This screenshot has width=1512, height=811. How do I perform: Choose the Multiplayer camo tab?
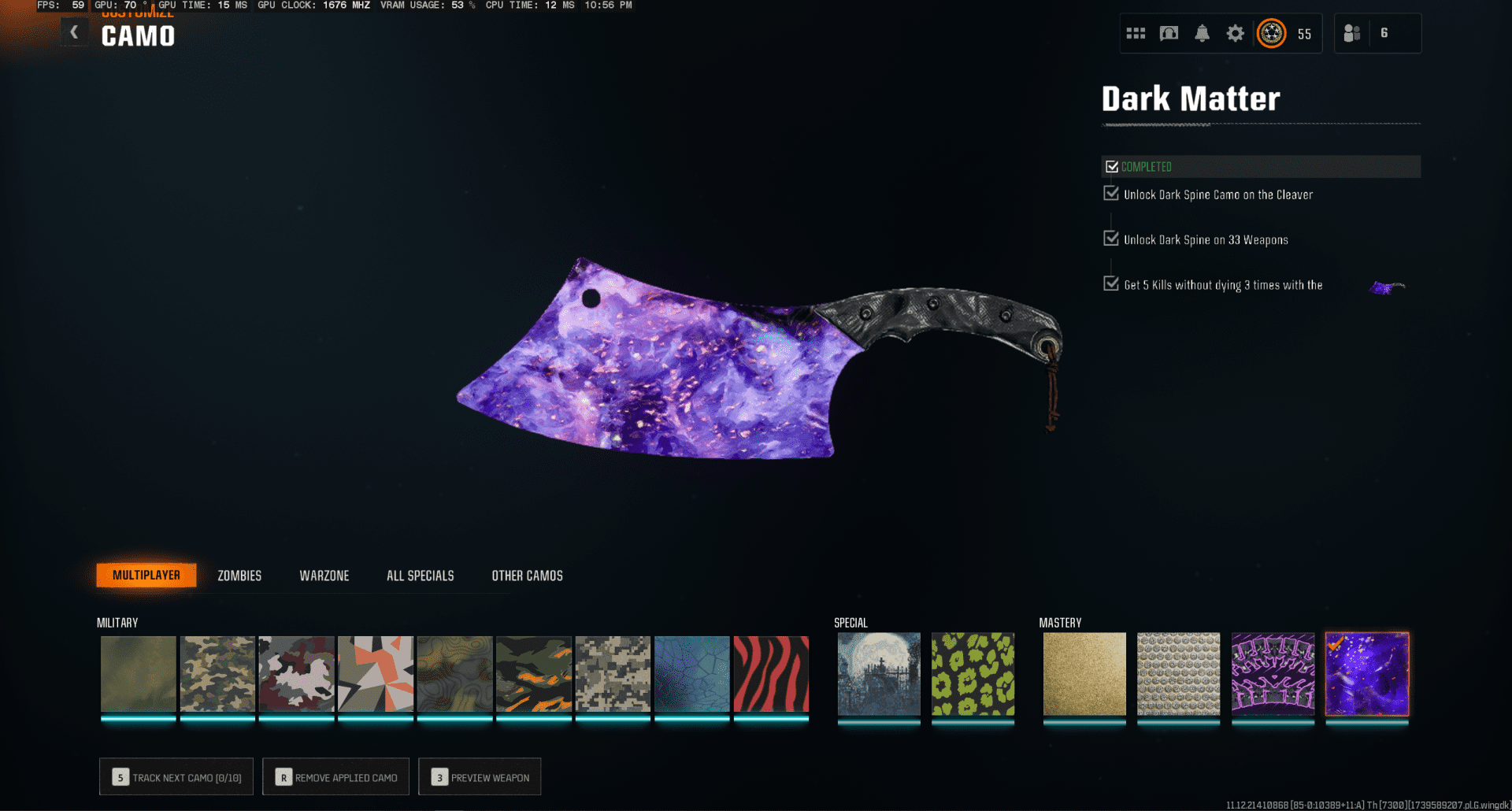point(146,576)
